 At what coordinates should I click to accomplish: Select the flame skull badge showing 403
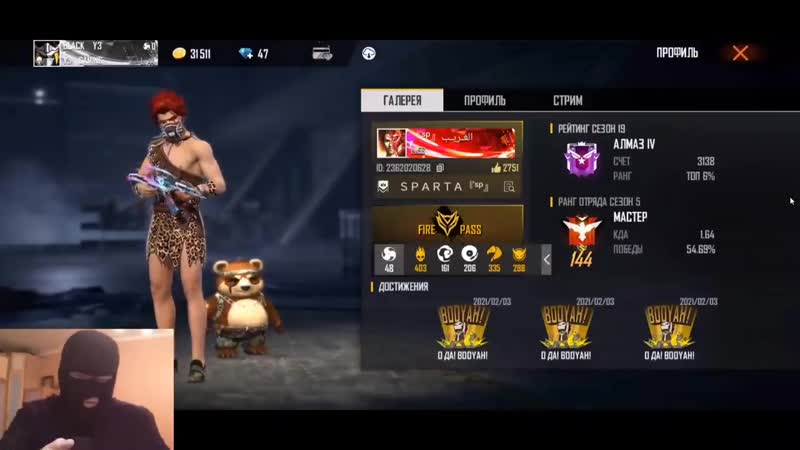[x=420, y=258]
